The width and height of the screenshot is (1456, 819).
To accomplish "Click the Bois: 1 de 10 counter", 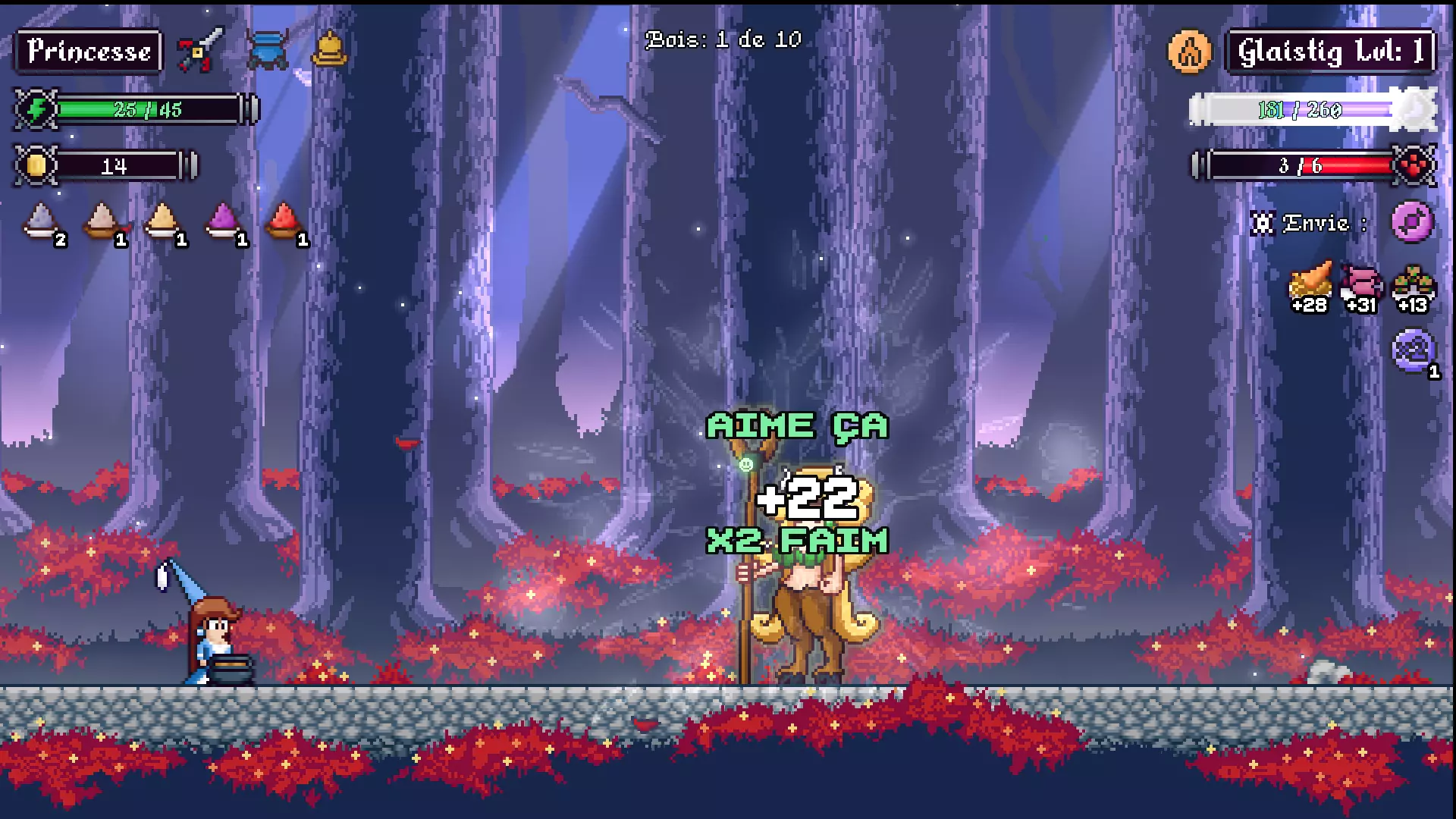I will [720, 42].
